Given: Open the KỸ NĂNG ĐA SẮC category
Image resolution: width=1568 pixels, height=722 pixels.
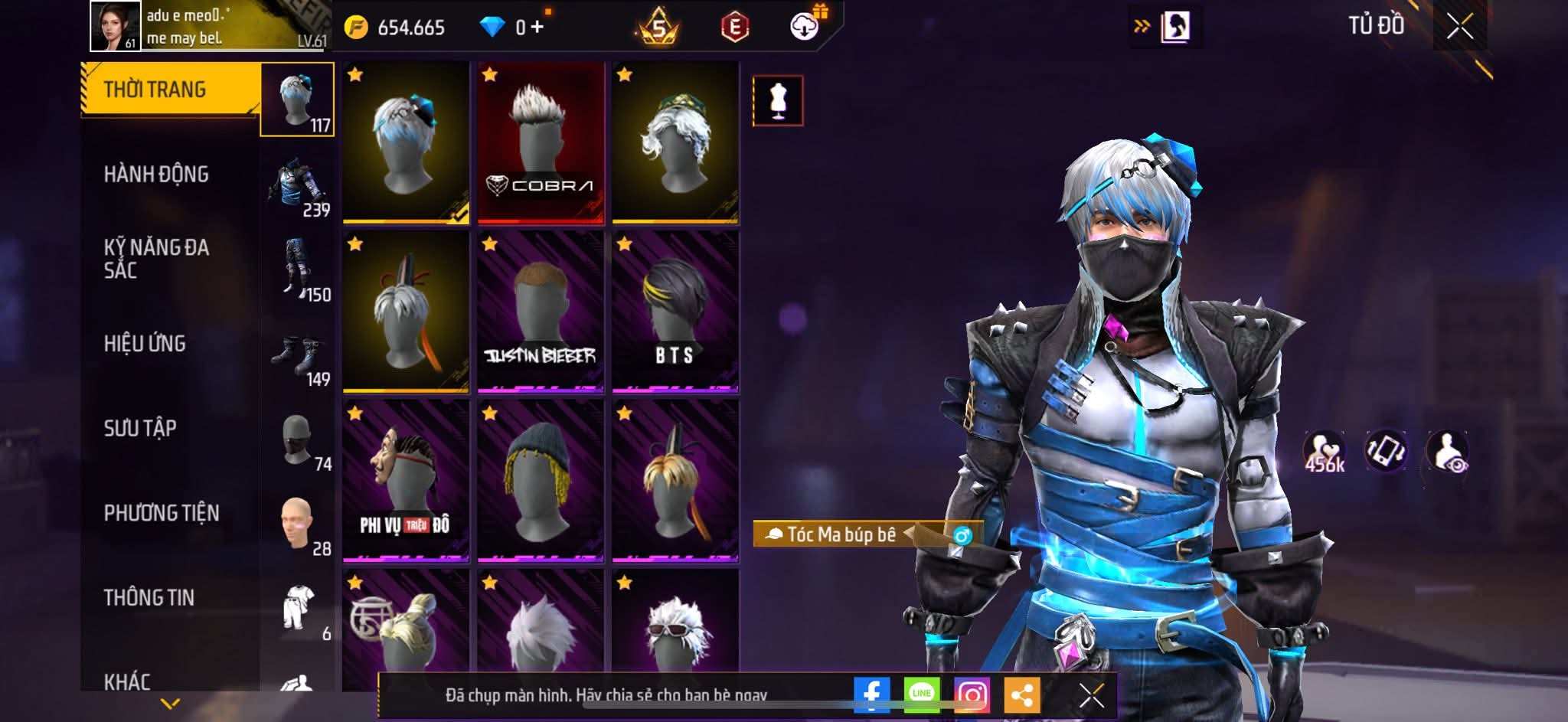Looking at the screenshot, I should tap(157, 259).
